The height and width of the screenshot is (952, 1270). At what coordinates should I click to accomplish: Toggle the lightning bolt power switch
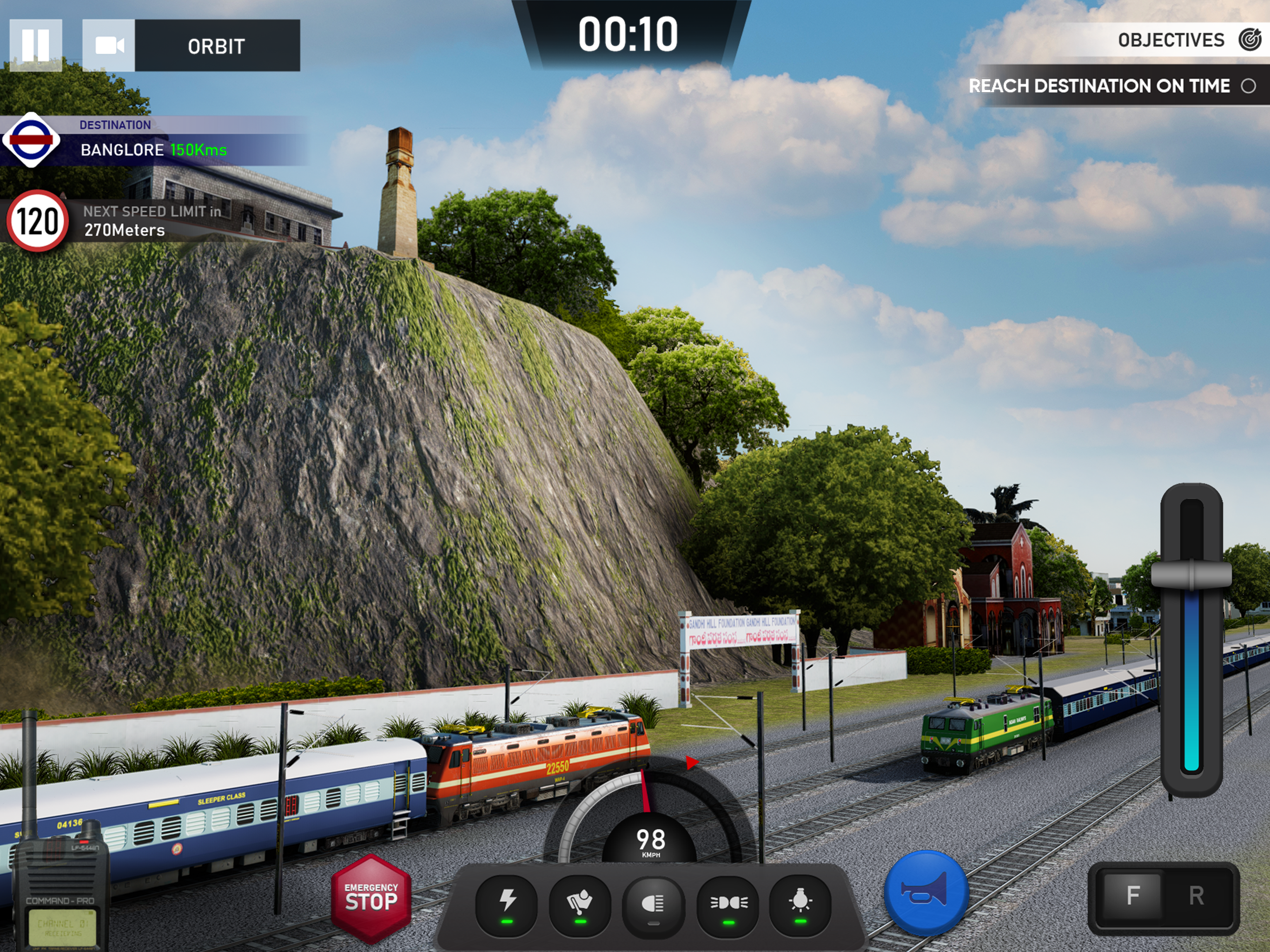pyautogui.click(x=507, y=903)
